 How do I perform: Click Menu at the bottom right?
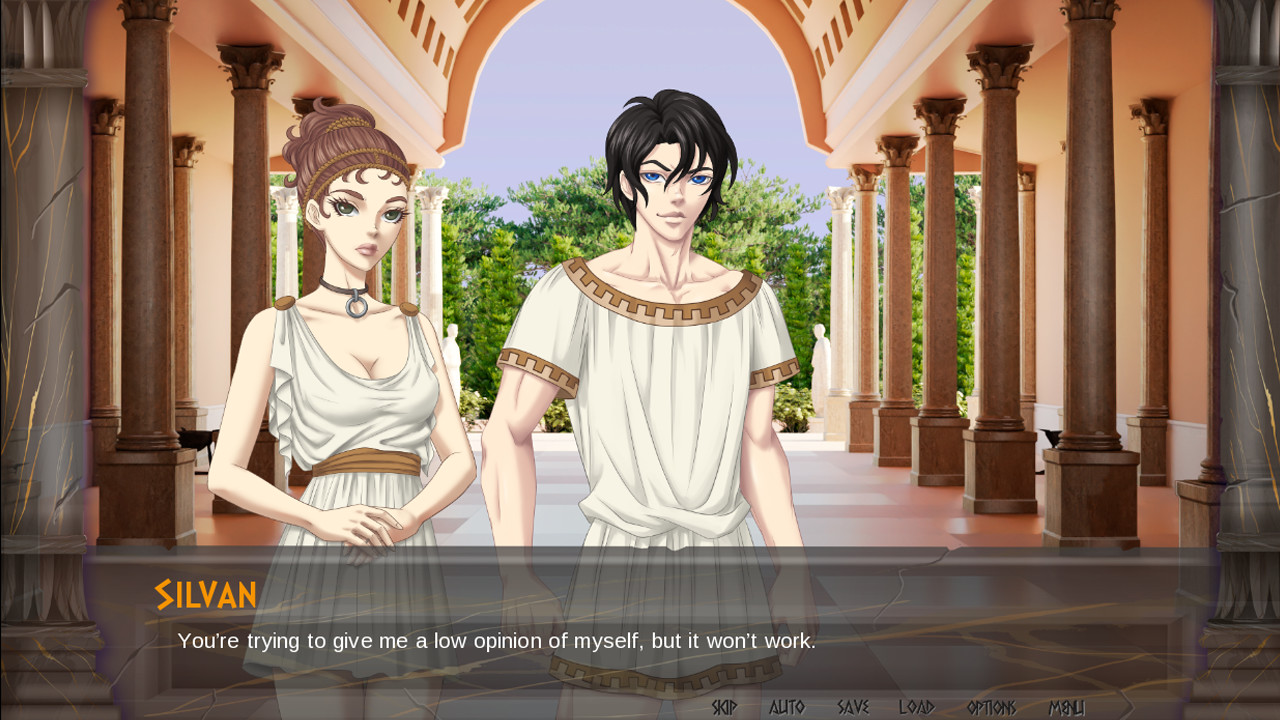1066,706
